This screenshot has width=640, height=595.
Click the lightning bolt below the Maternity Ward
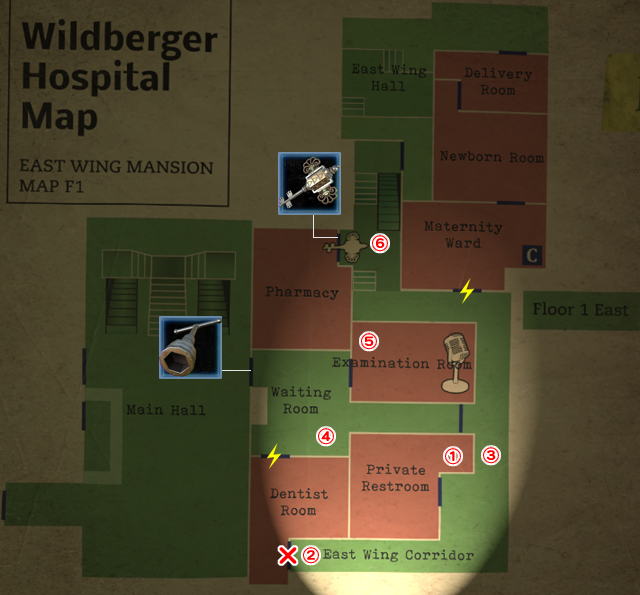(x=466, y=292)
